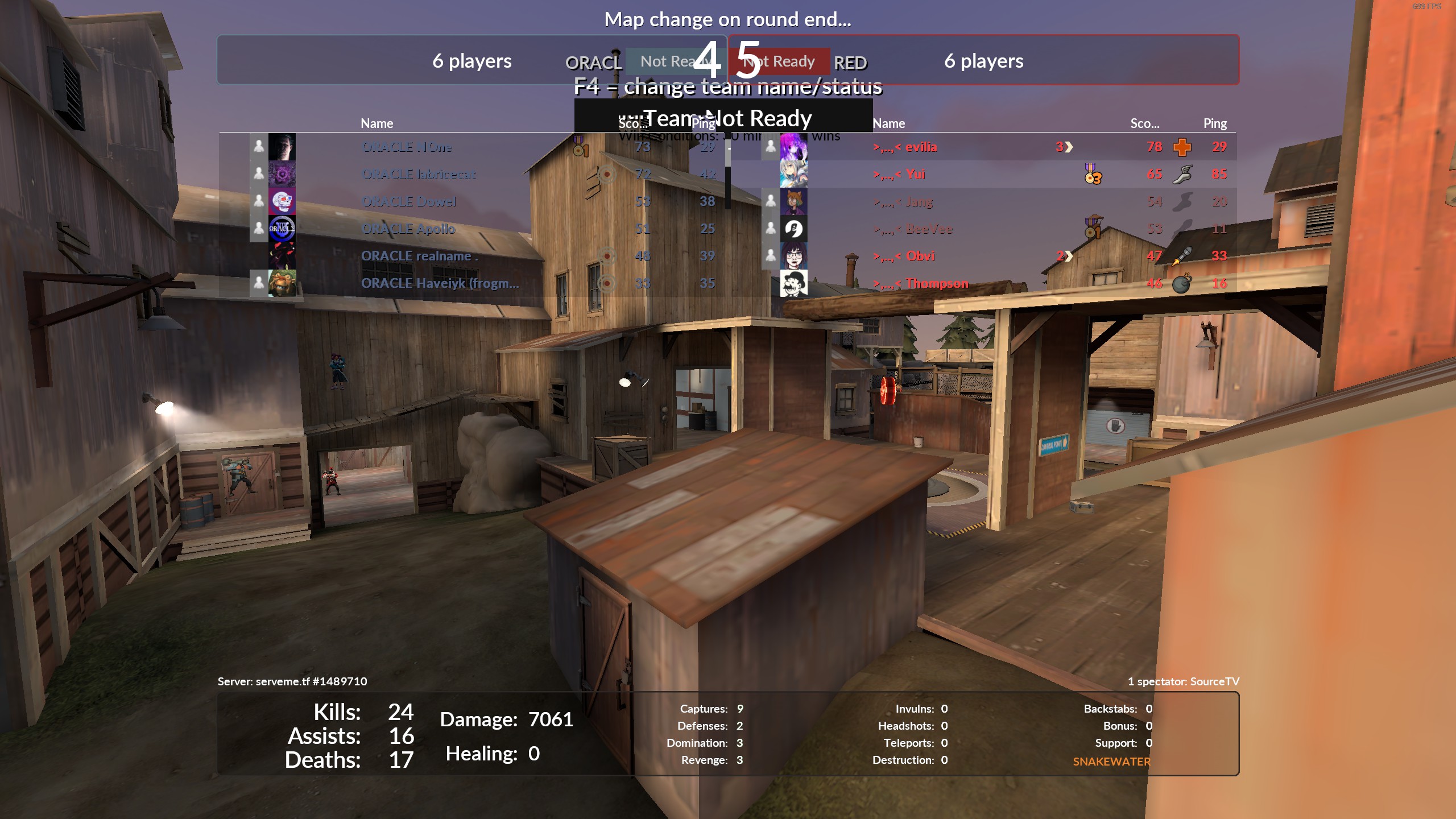
Task: Open ORACLE Apollo's blue emblem avatar
Action: 282,229
